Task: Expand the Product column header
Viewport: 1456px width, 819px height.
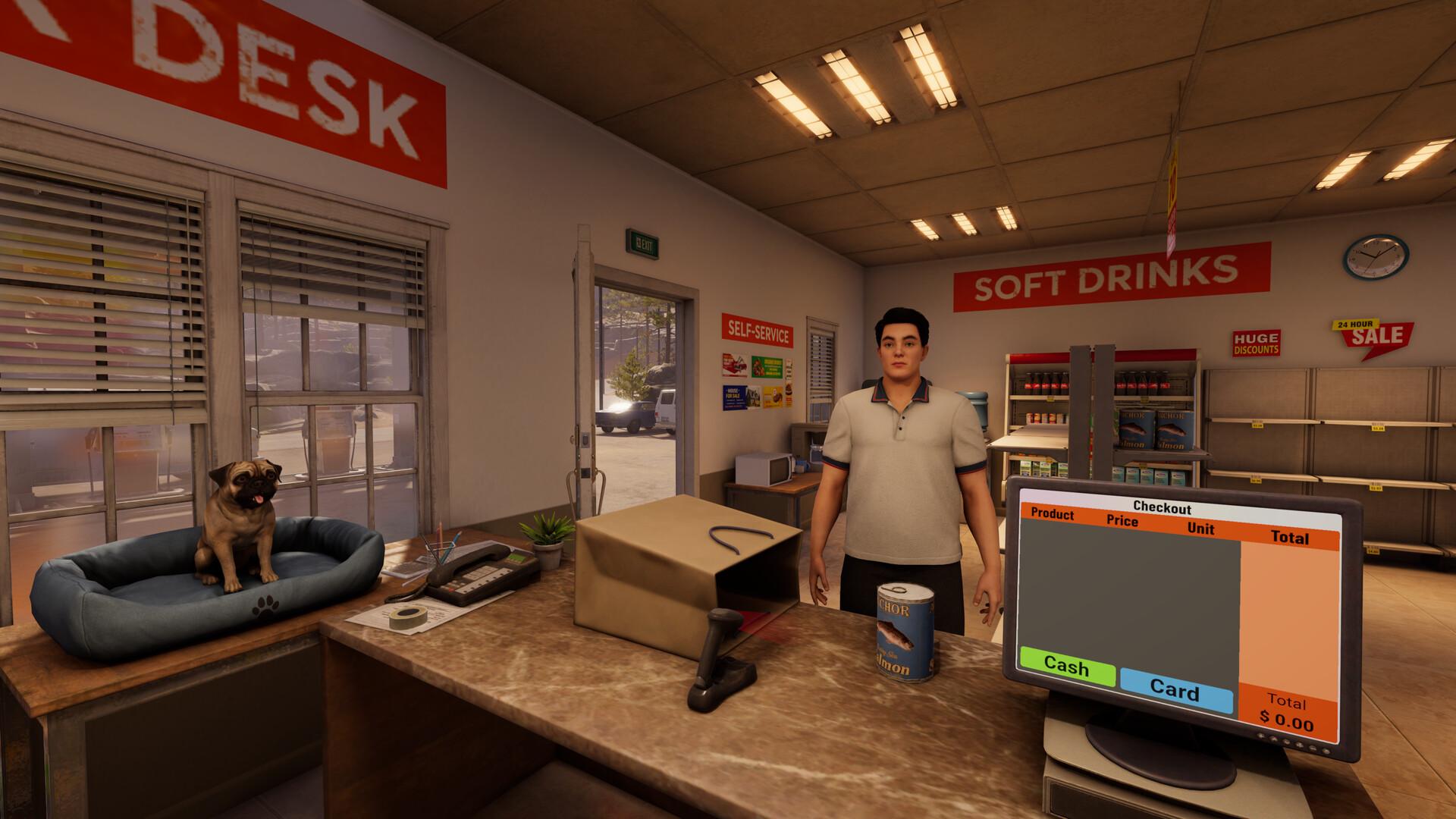Action: [1053, 516]
